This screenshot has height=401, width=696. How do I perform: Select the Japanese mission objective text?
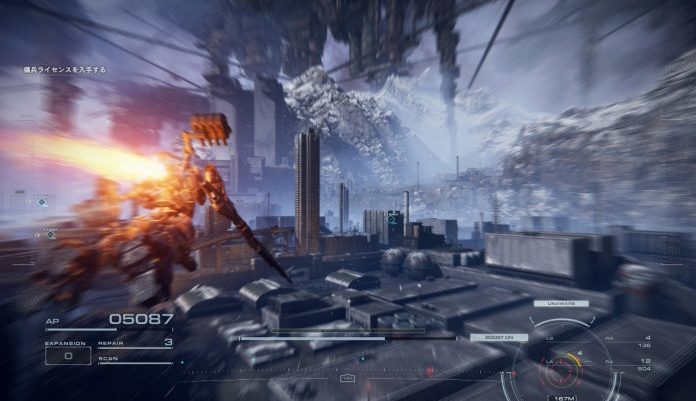(x=65, y=70)
